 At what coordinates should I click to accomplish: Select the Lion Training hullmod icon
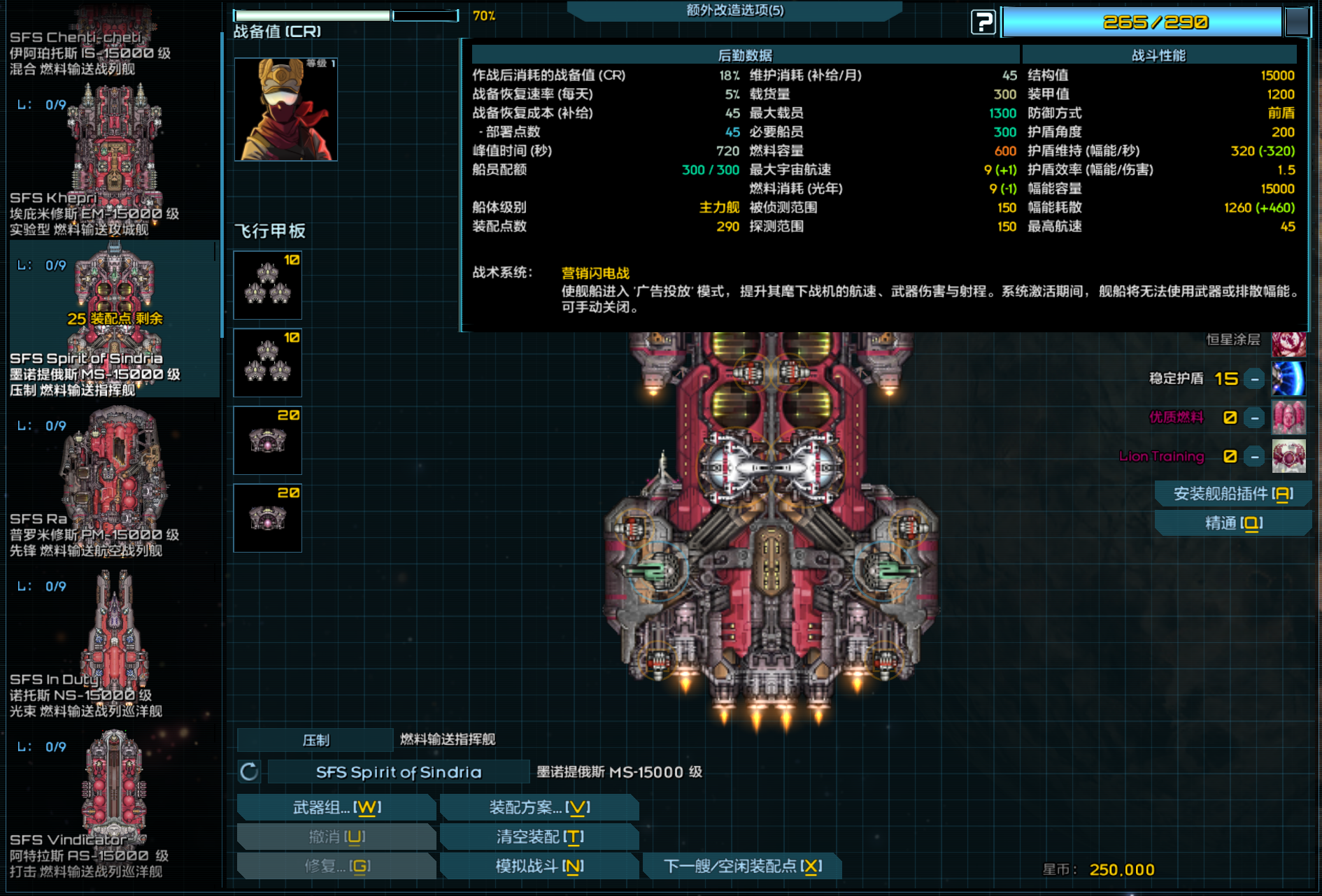pyautogui.click(x=1289, y=455)
